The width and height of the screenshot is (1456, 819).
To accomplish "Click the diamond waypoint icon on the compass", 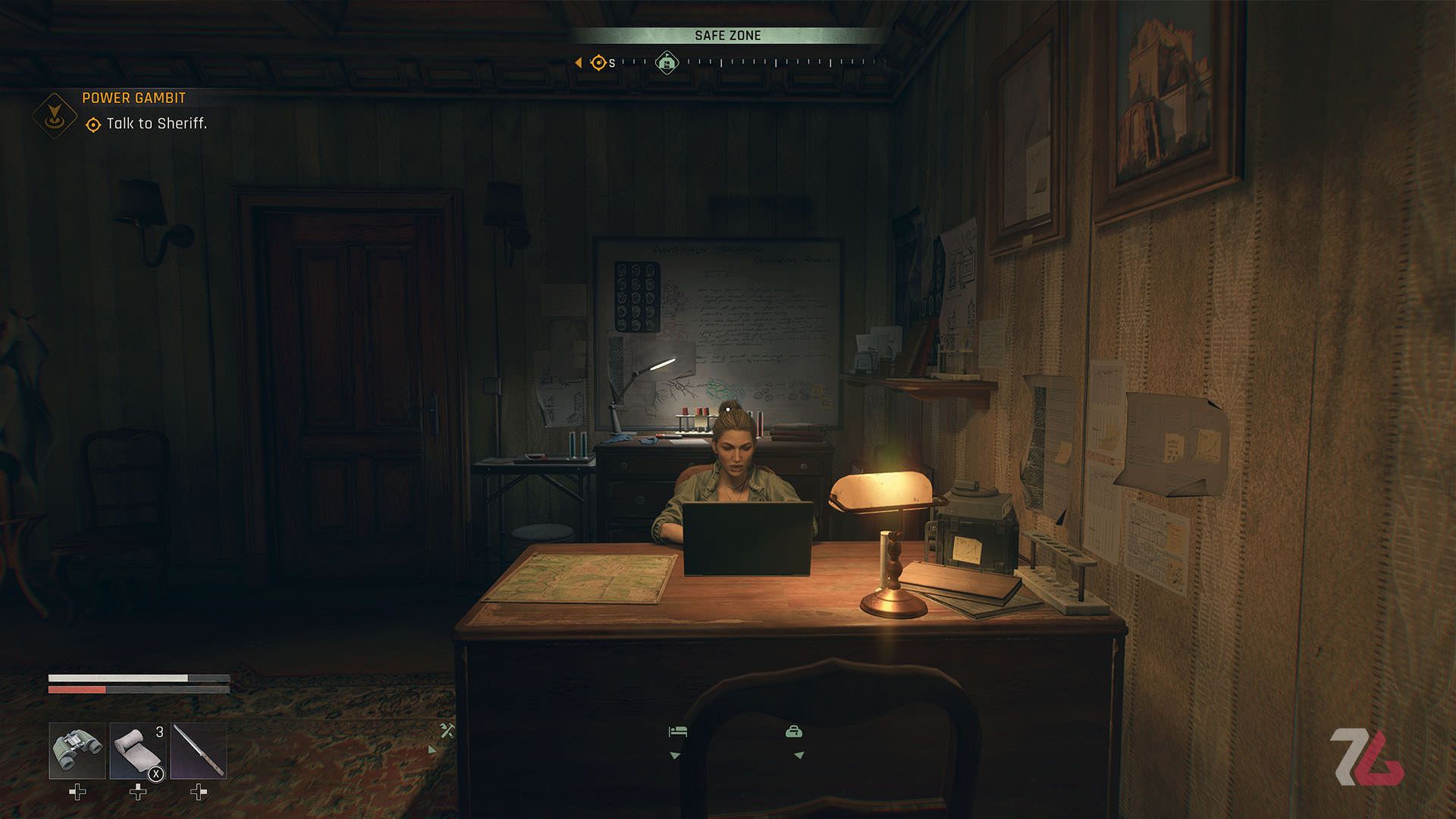I will pyautogui.click(x=666, y=61).
